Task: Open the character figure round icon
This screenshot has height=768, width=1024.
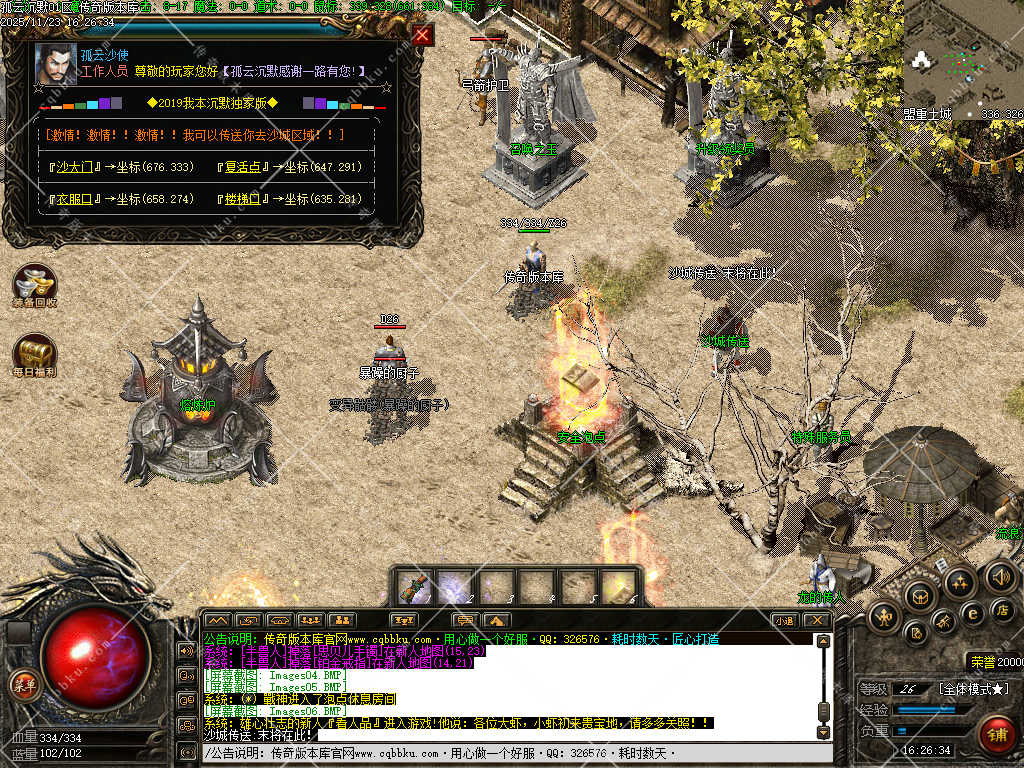Action: (x=884, y=616)
